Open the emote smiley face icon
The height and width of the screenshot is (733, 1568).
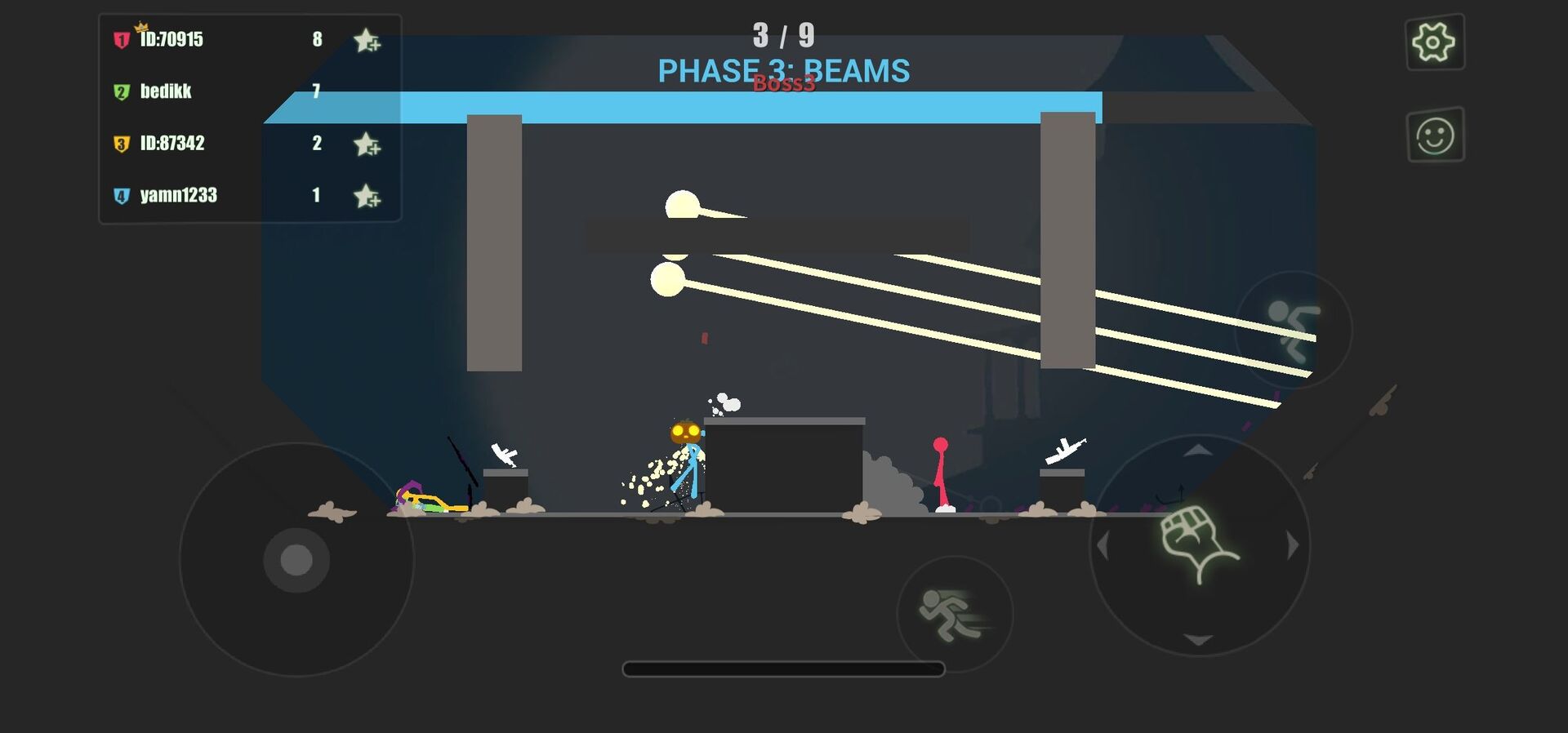pos(1435,137)
